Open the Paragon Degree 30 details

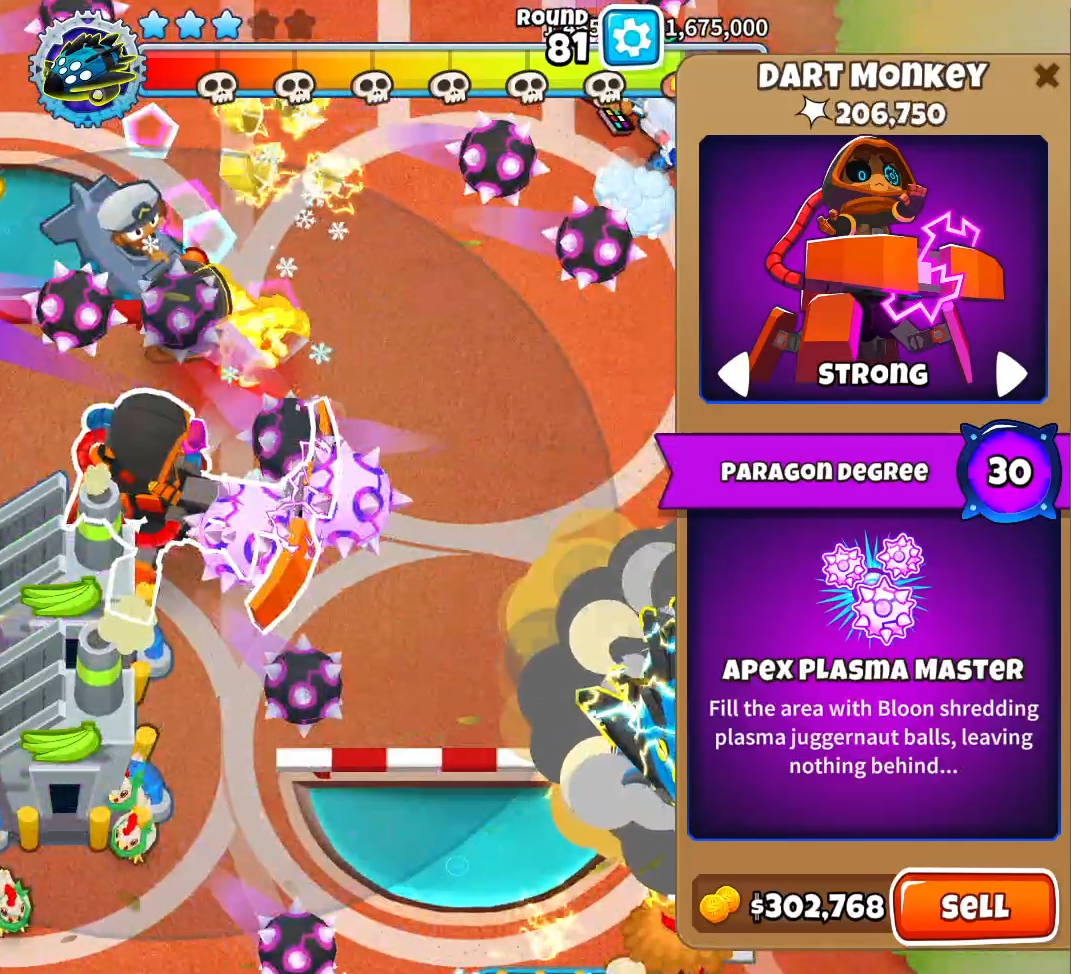pyautogui.click(x=1008, y=471)
